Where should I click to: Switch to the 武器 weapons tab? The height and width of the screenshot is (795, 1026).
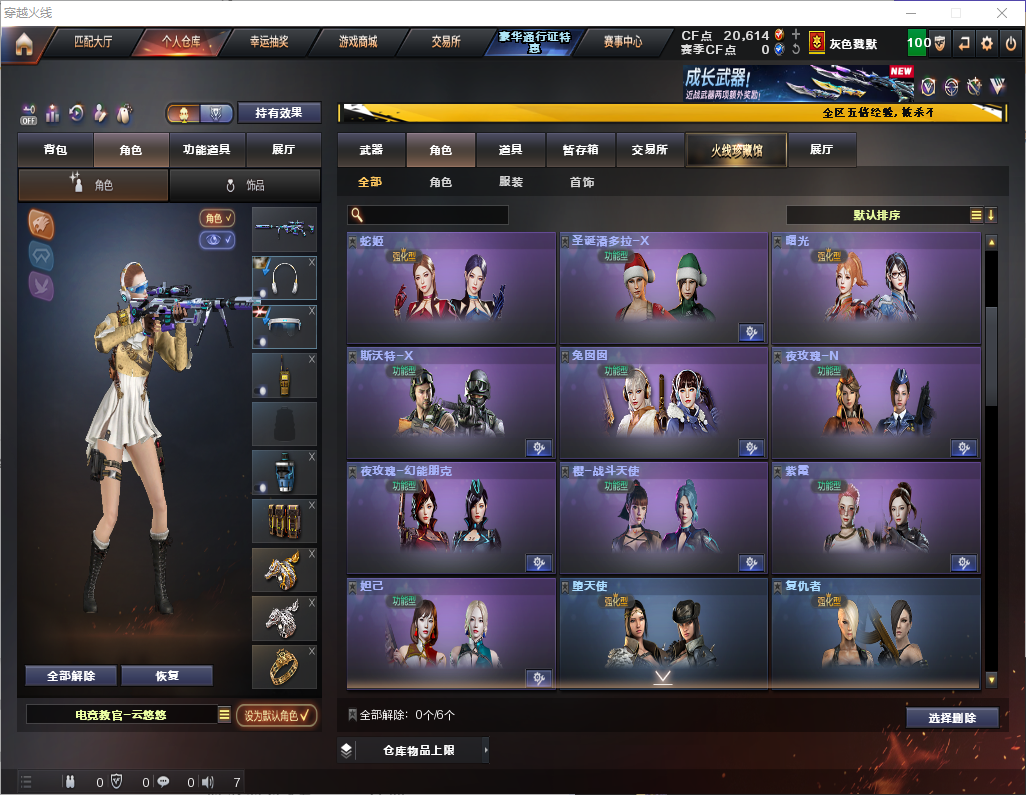pos(371,150)
